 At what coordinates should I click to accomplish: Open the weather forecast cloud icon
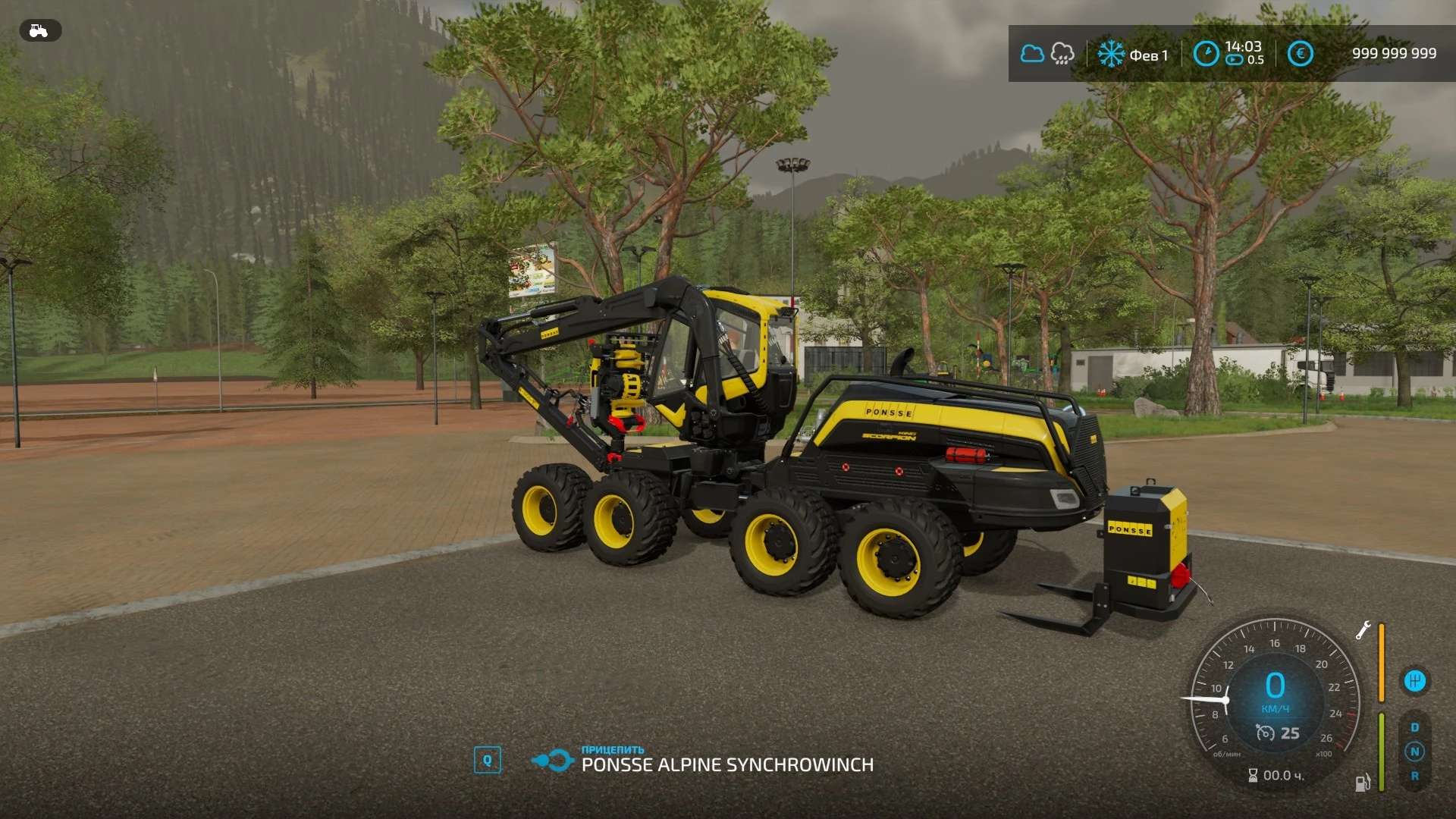point(1032,54)
